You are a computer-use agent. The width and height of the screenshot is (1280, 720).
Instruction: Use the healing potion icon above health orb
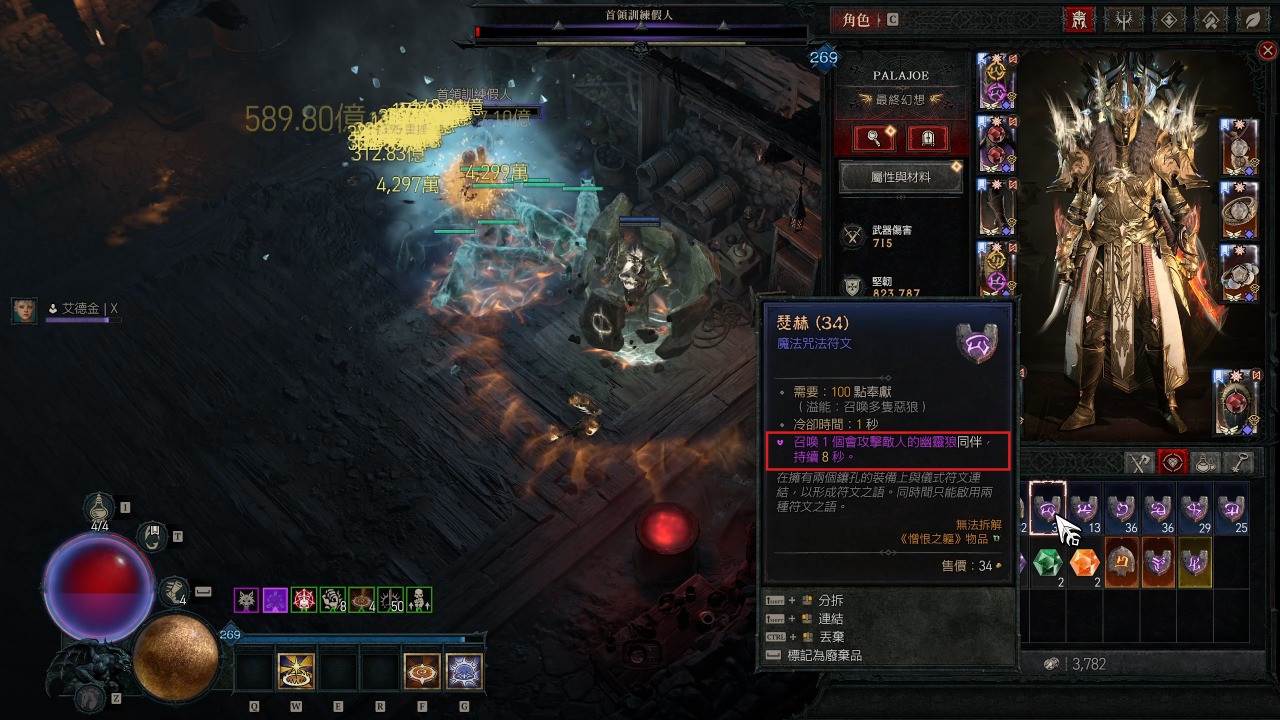pyautogui.click(x=99, y=510)
